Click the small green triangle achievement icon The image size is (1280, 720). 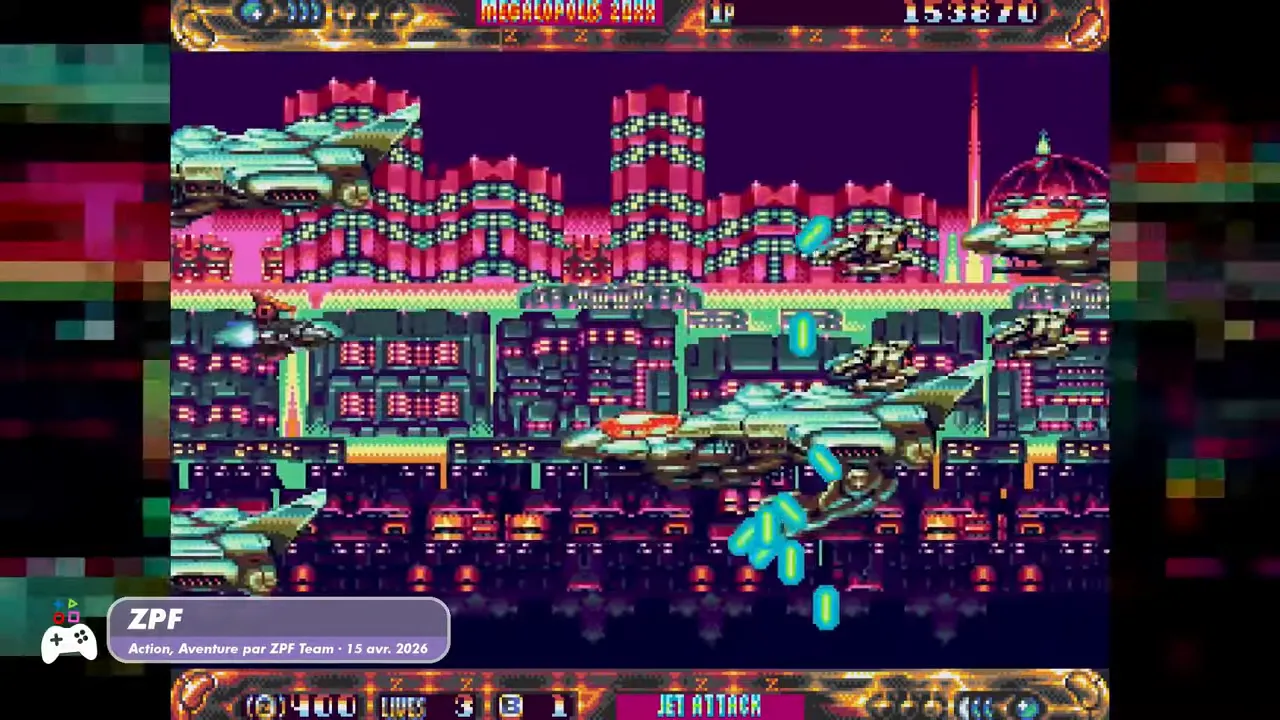(72, 603)
